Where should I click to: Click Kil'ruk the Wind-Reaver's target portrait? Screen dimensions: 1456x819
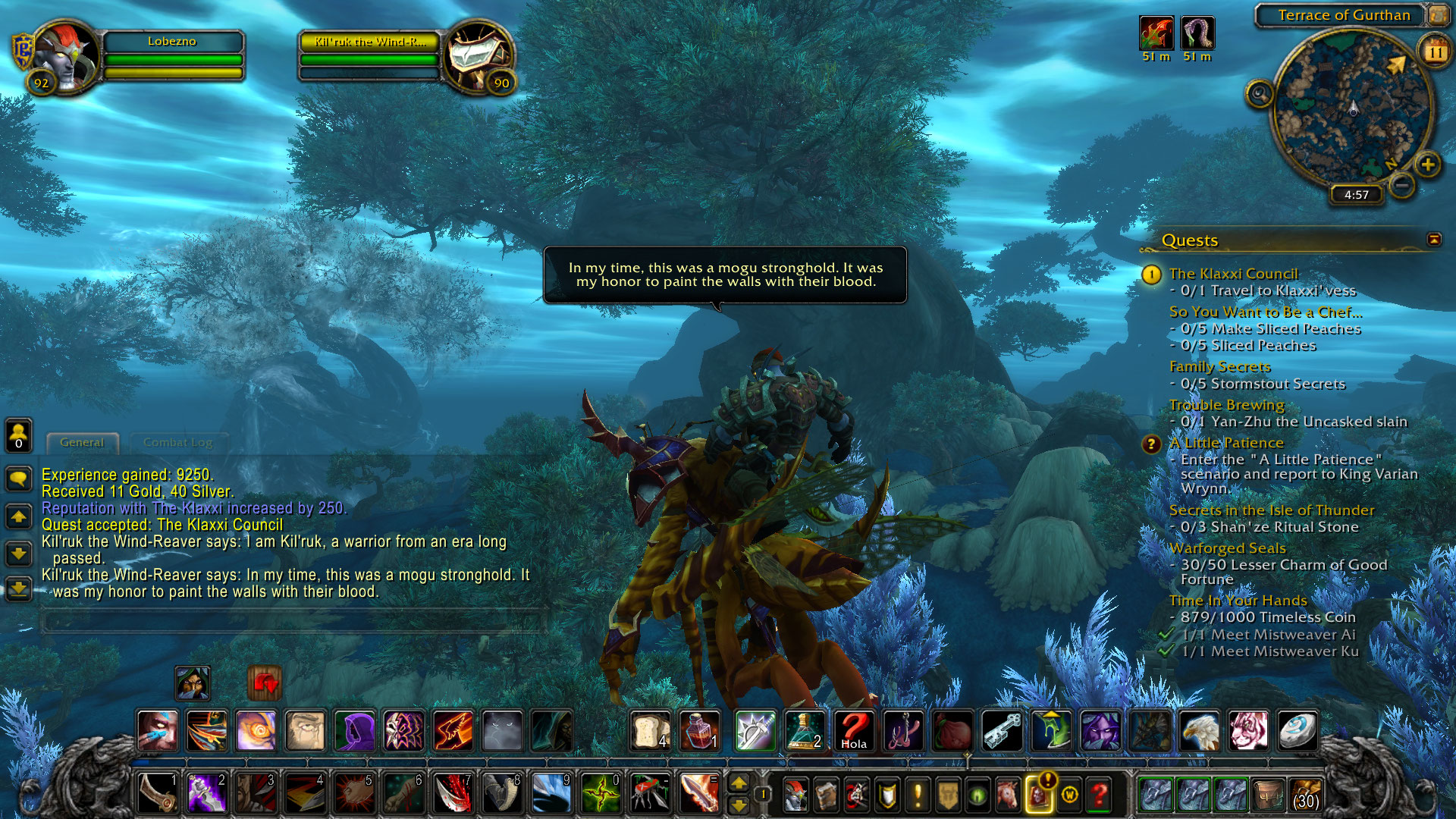pyautogui.click(x=478, y=57)
